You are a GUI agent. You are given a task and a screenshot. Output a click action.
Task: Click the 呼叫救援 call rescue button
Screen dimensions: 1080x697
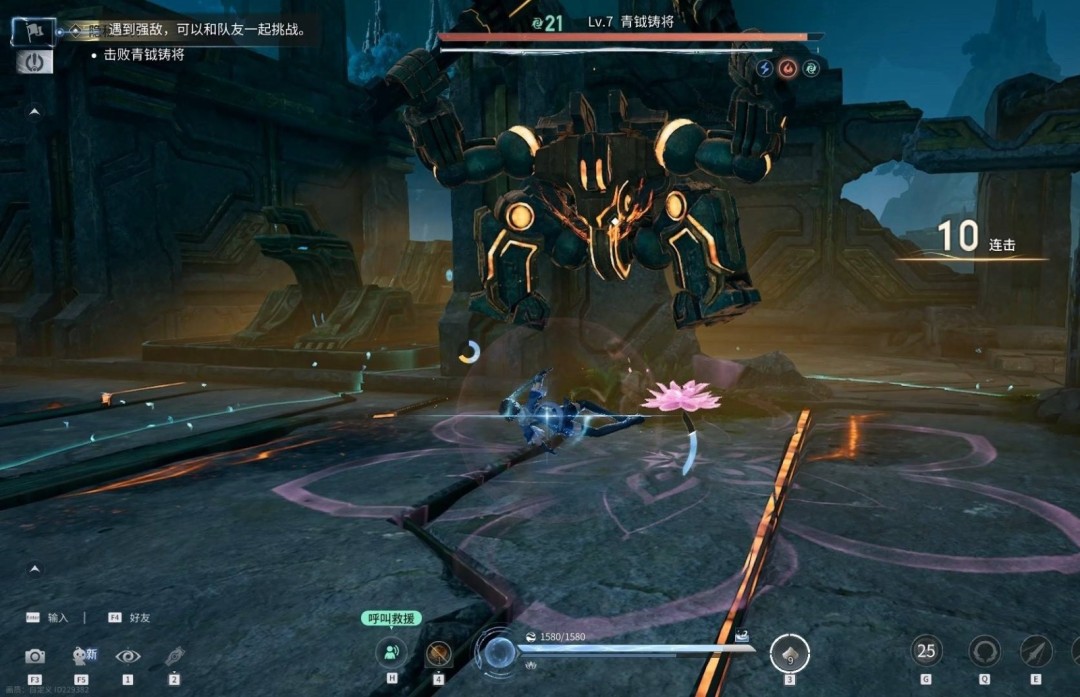[391, 619]
